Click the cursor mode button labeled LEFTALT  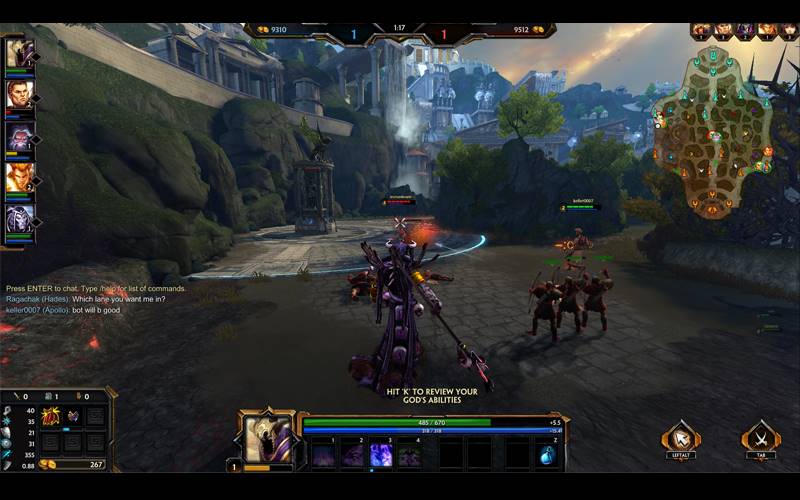[681, 437]
